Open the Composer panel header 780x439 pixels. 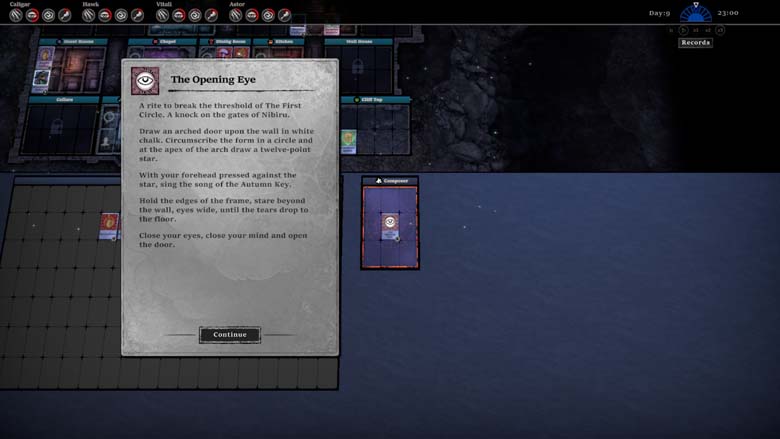coord(390,181)
